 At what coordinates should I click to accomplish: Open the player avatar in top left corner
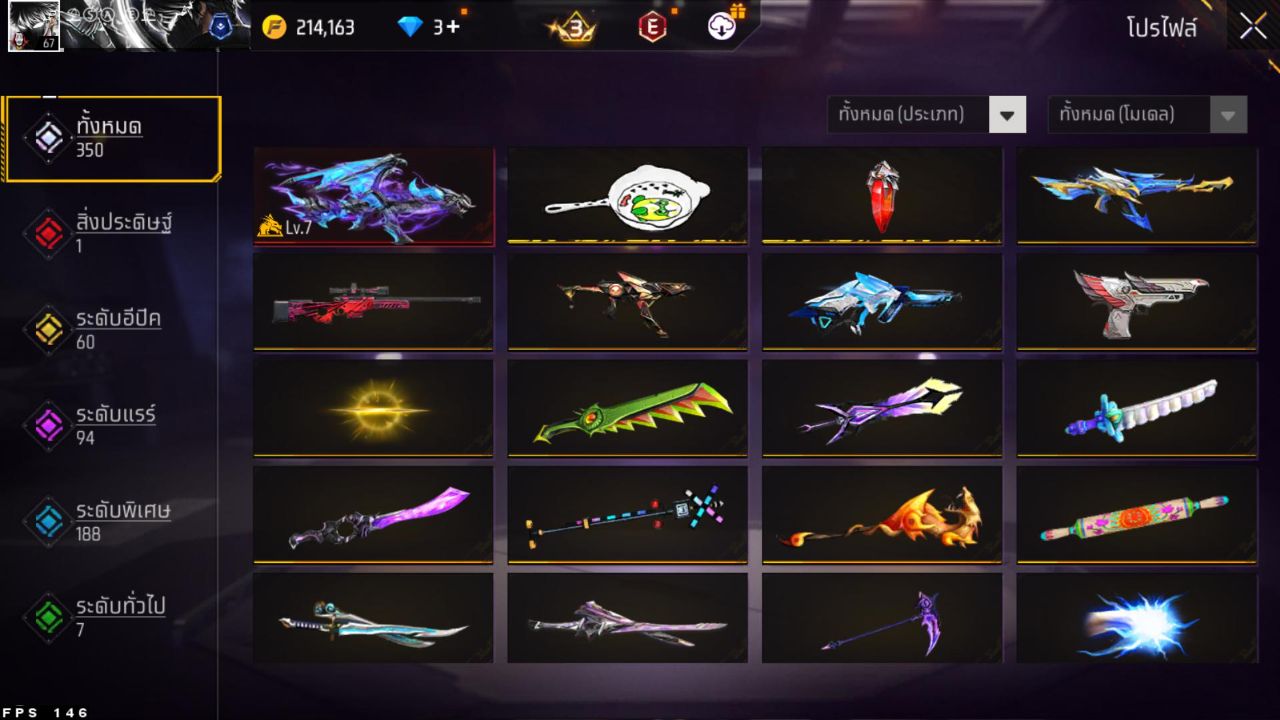pos(33,26)
